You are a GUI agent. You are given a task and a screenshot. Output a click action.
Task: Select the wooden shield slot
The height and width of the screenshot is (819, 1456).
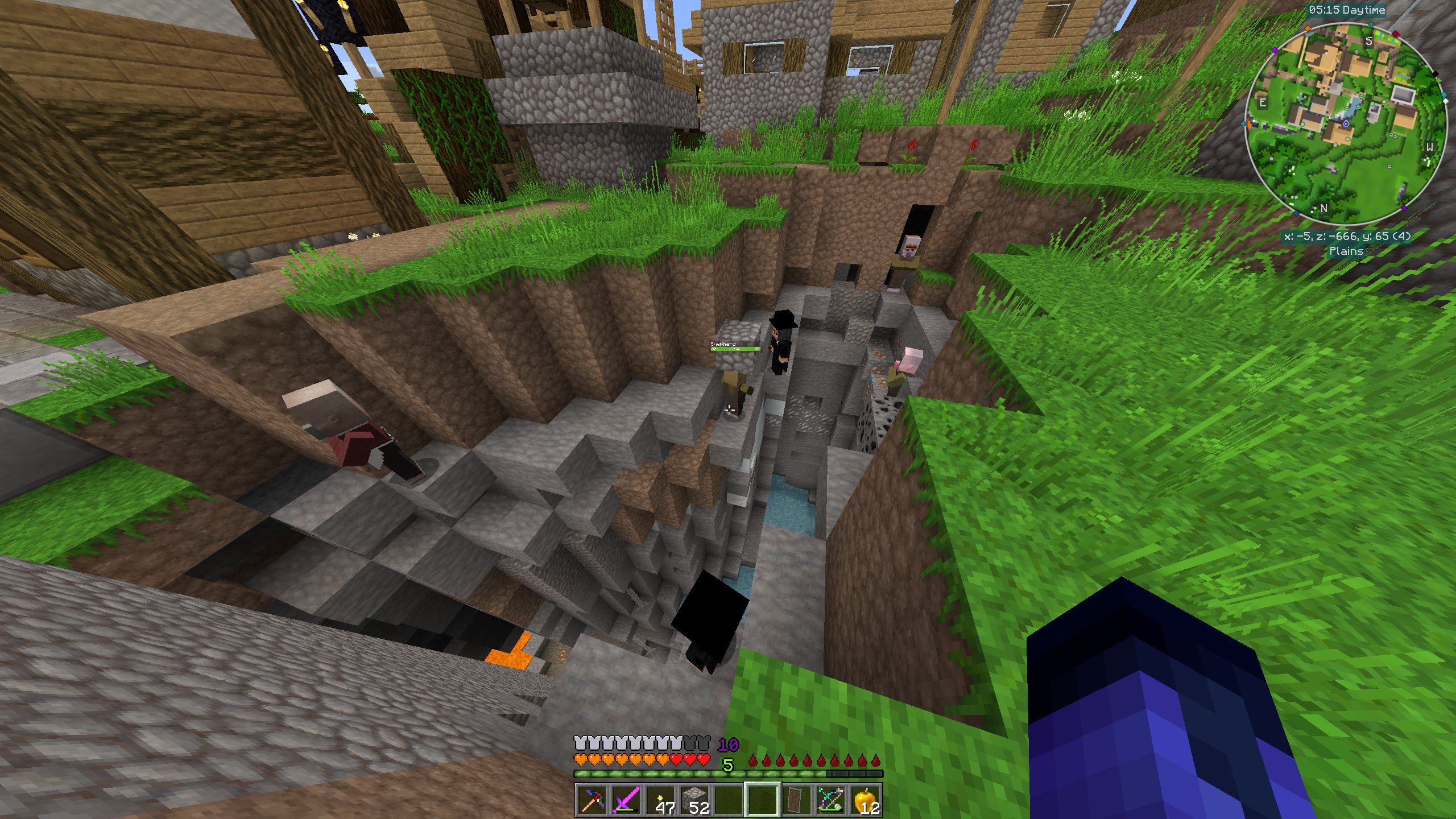pos(796,800)
